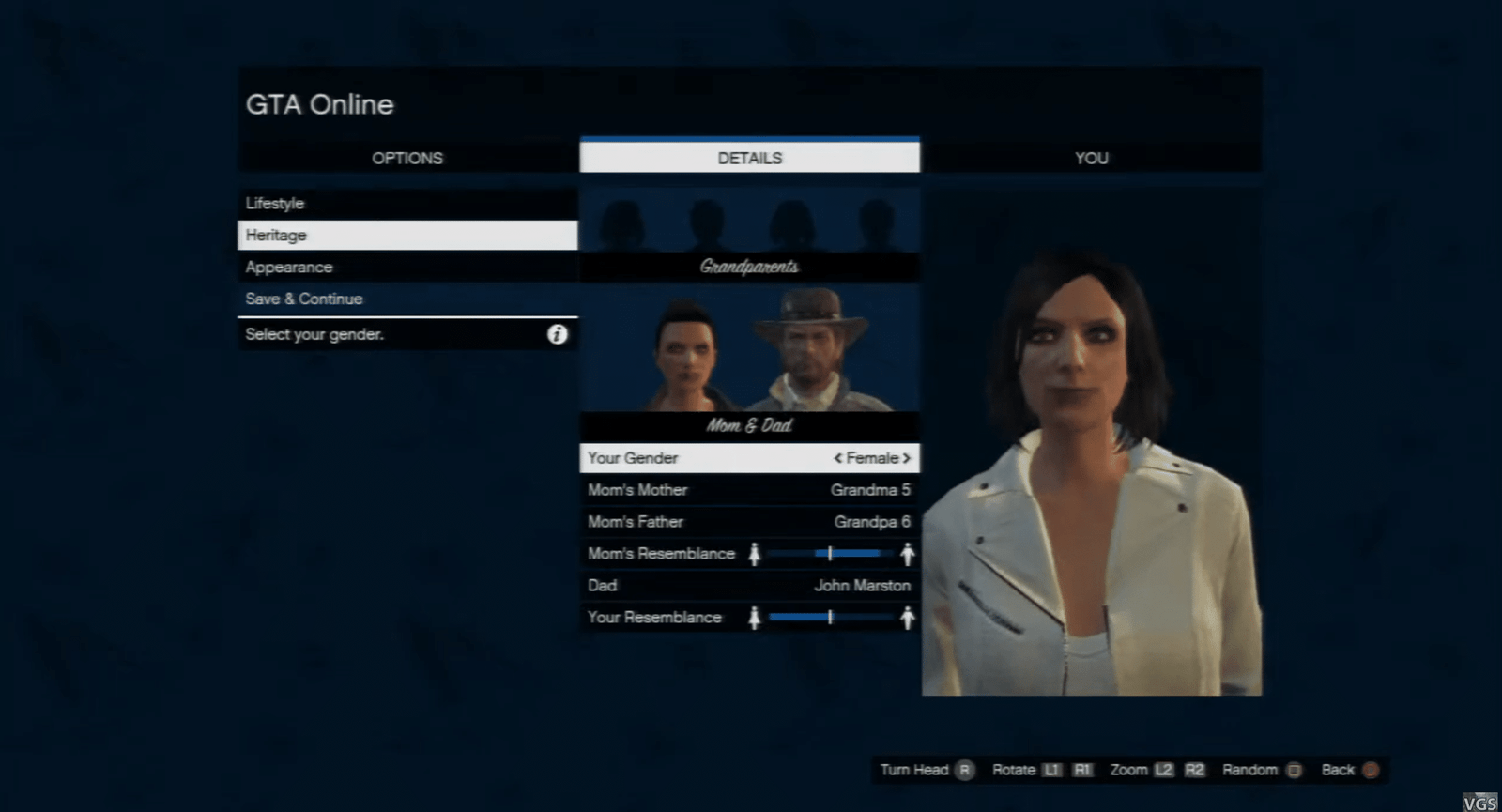Select the Lifestyle menu entry
This screenshot has width=1502, height=812.
[x=407, y=203]
